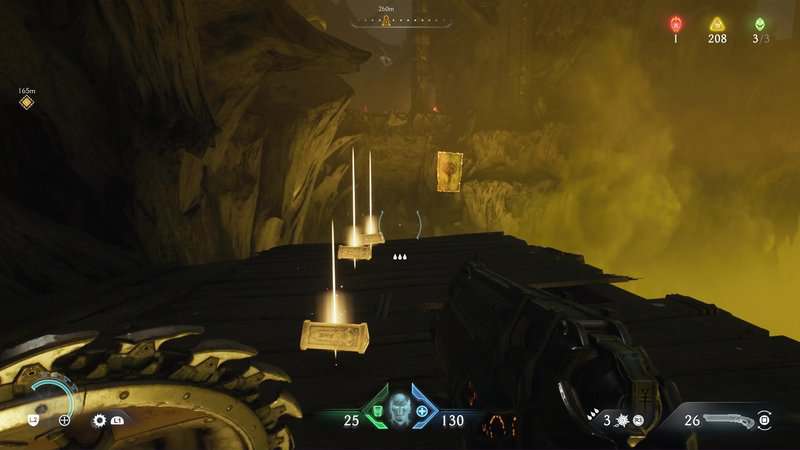Open the gold currency triangle icon

(x=716, y=24)
